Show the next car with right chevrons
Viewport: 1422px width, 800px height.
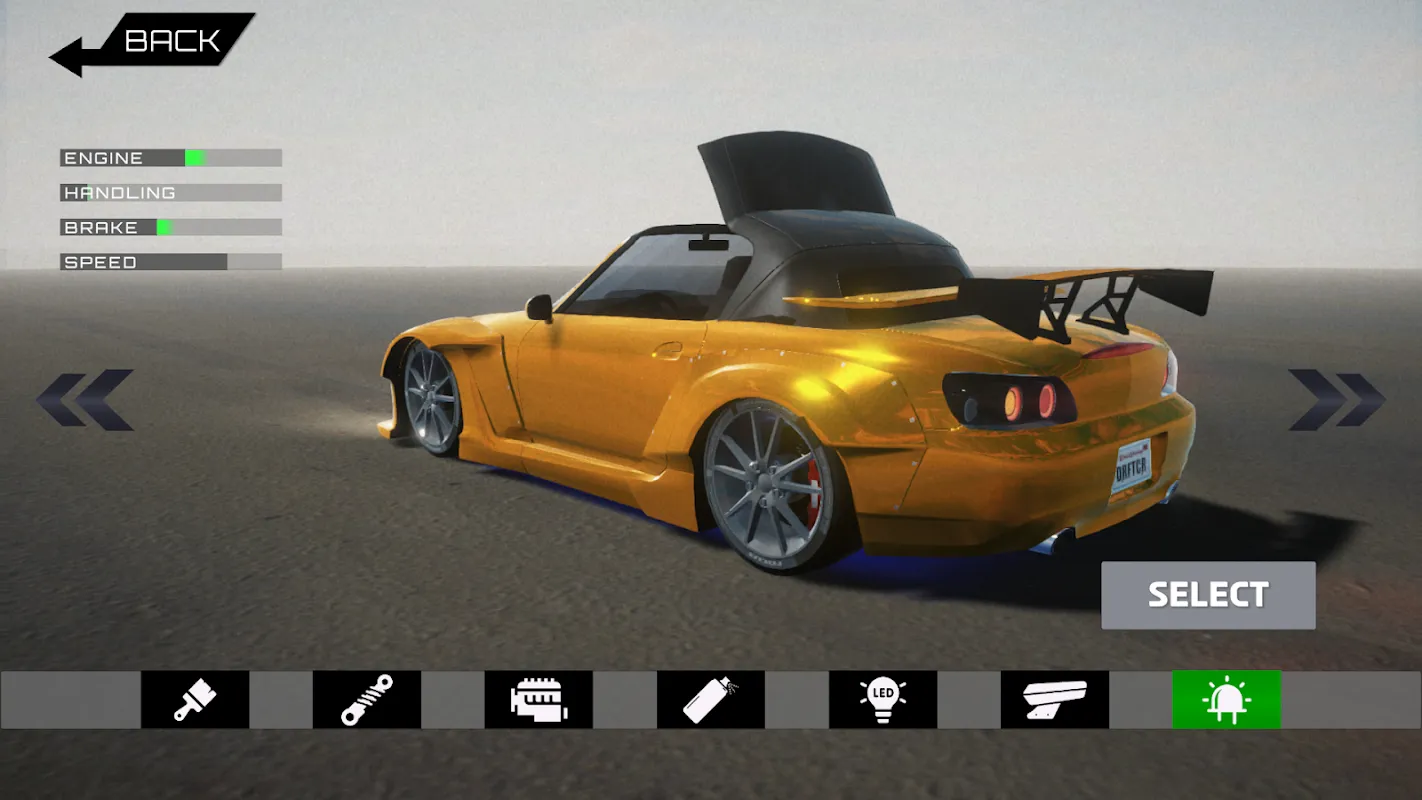(1336, 400)
